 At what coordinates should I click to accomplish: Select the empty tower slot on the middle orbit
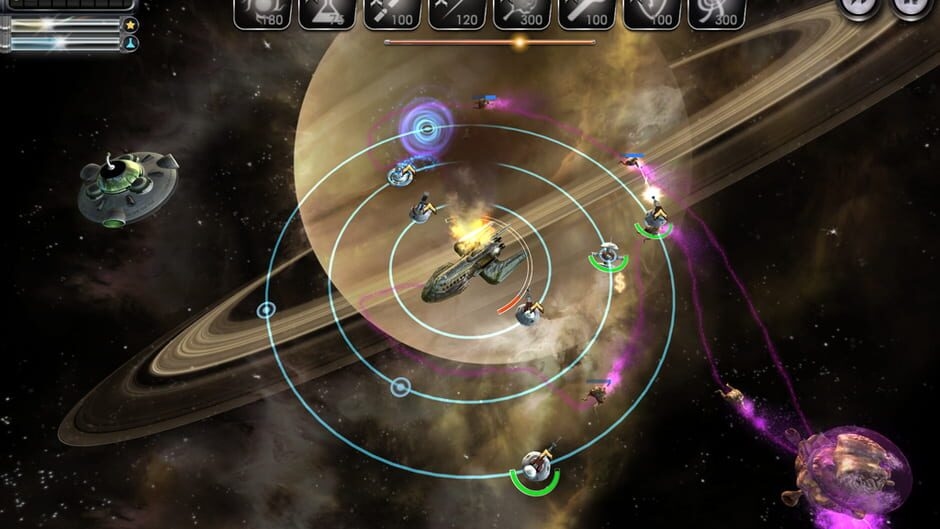pos(400,386)
